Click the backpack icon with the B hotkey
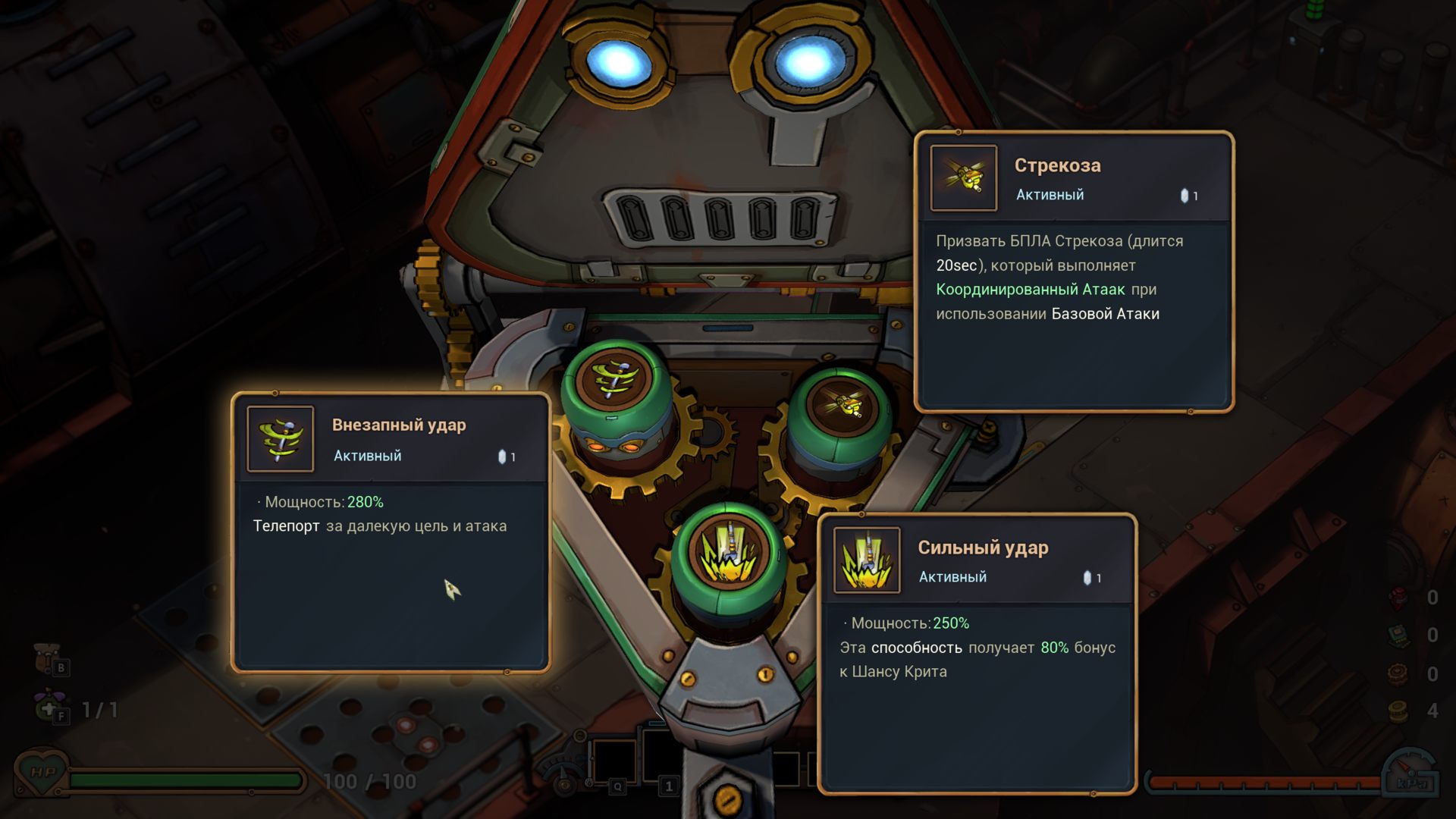This screenshot has height=819, width=1456. pos(47,657)
